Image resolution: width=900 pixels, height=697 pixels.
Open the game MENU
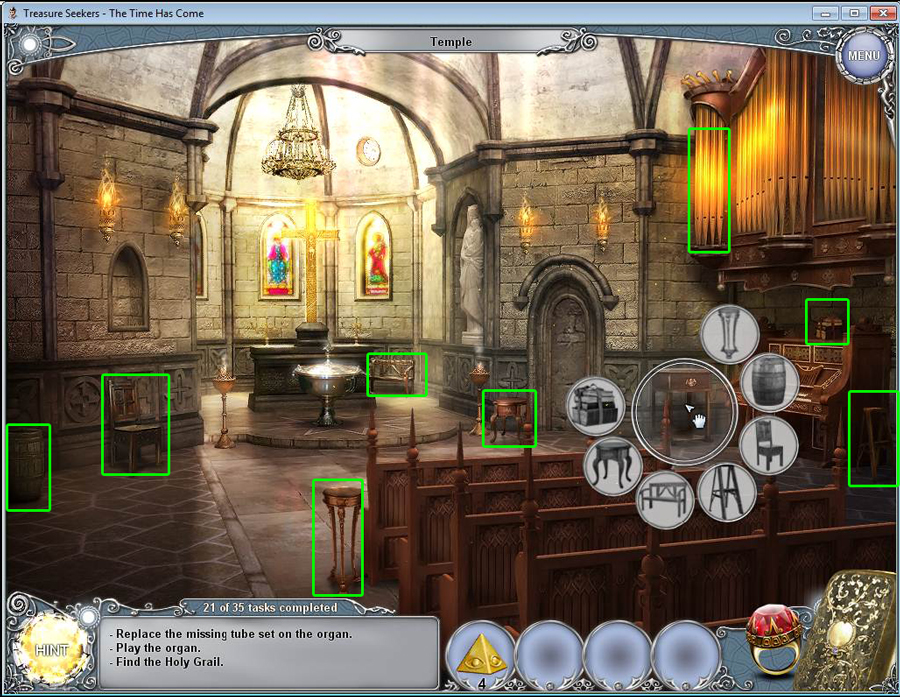click(x=862, y=55)
